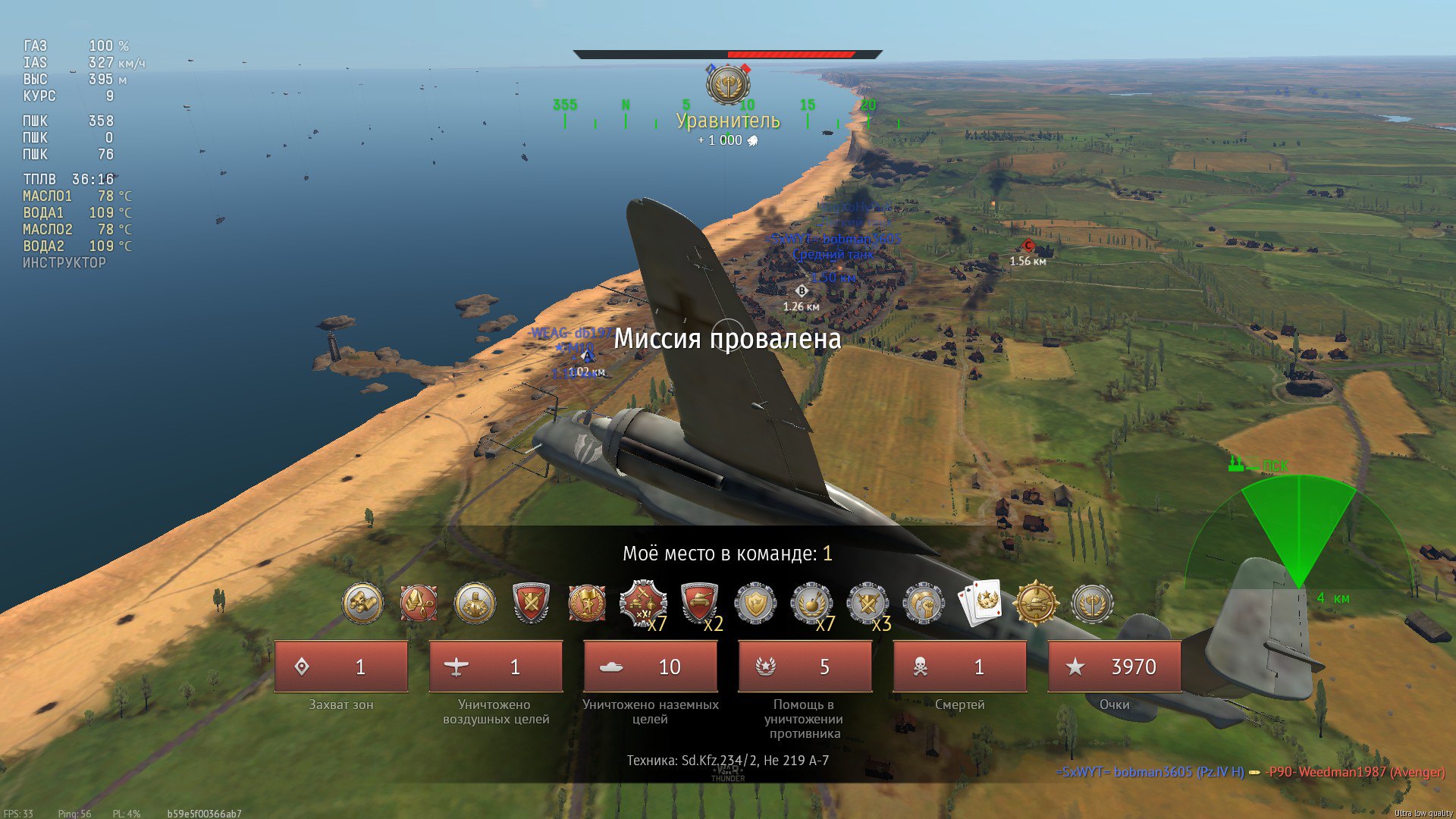This screenshot has height=819, width=1456.
Task: Select capture point C marker
Action: [1028, 246]
